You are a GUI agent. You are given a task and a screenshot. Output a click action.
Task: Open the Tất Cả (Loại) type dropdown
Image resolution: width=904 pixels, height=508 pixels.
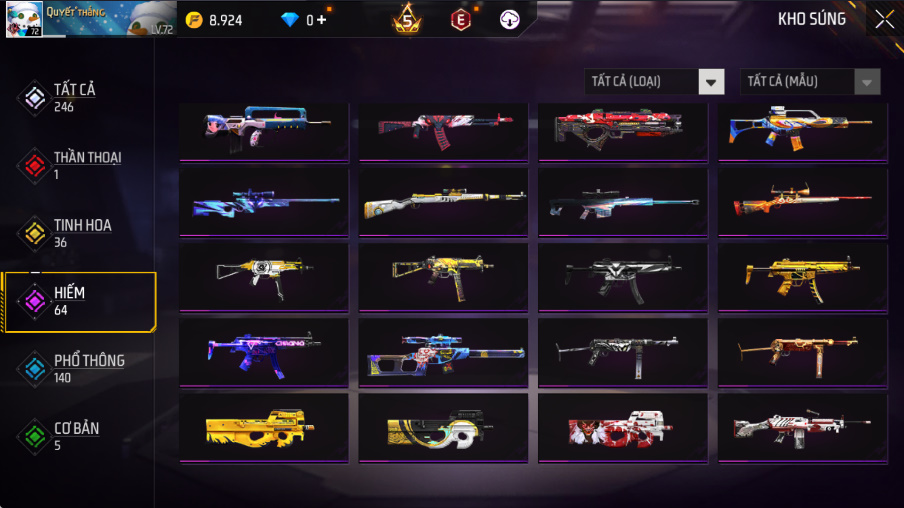655,81
